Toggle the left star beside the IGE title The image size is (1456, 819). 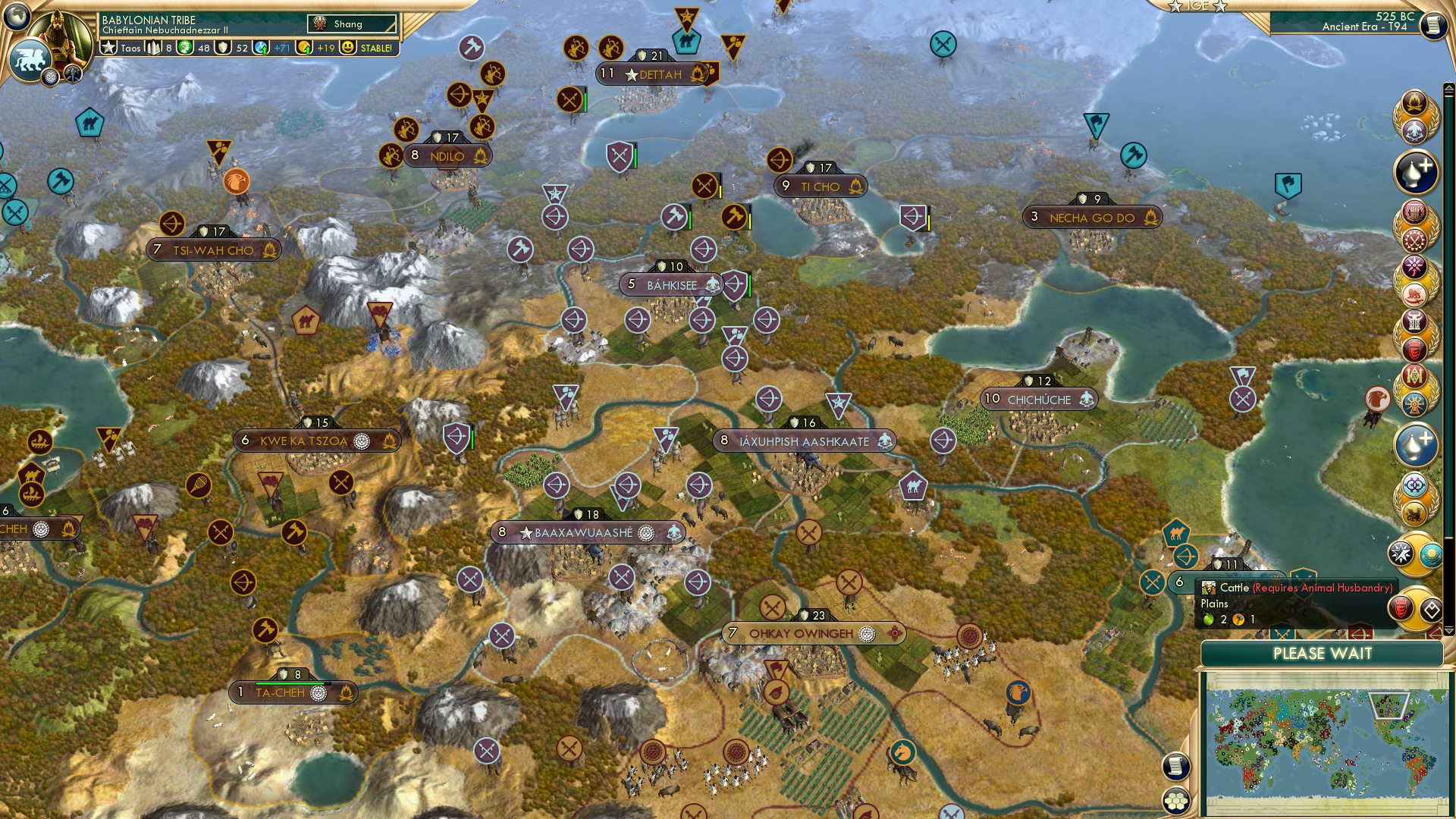pos(1175,6)
